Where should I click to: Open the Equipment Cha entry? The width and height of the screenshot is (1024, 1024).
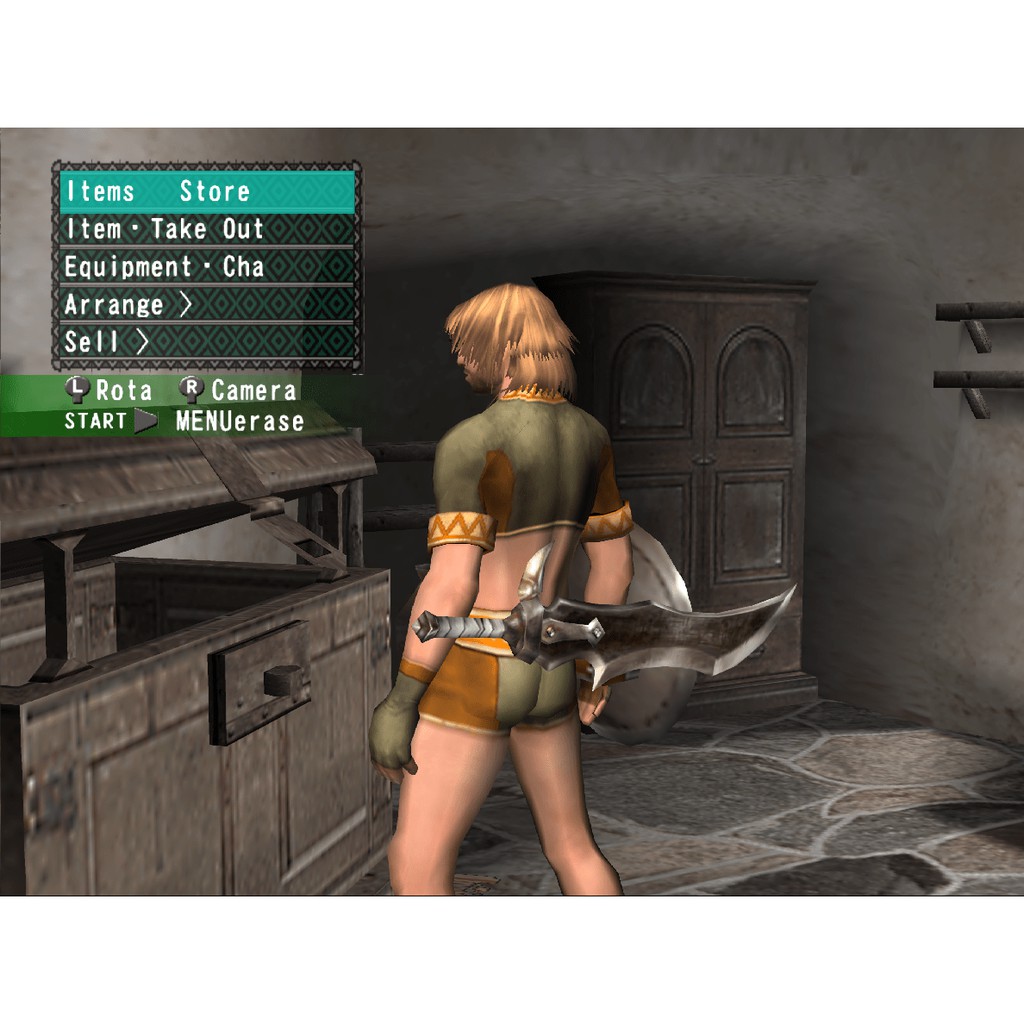(x=207, y=267)
